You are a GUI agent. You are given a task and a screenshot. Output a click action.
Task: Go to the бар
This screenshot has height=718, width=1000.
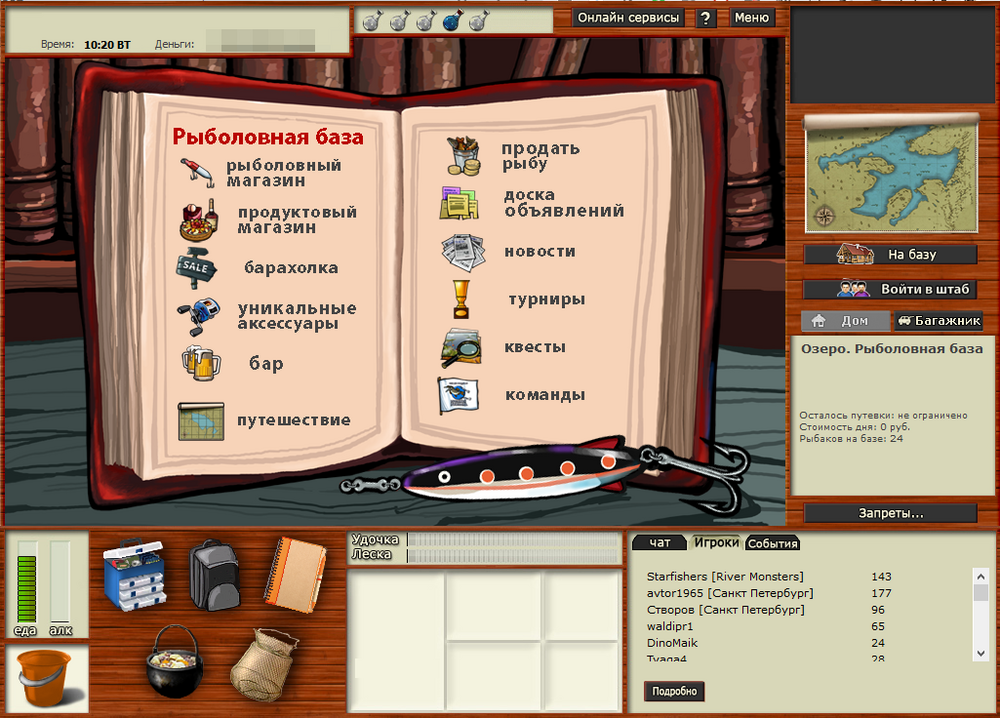pyautogui.click(x=266, y=364)
